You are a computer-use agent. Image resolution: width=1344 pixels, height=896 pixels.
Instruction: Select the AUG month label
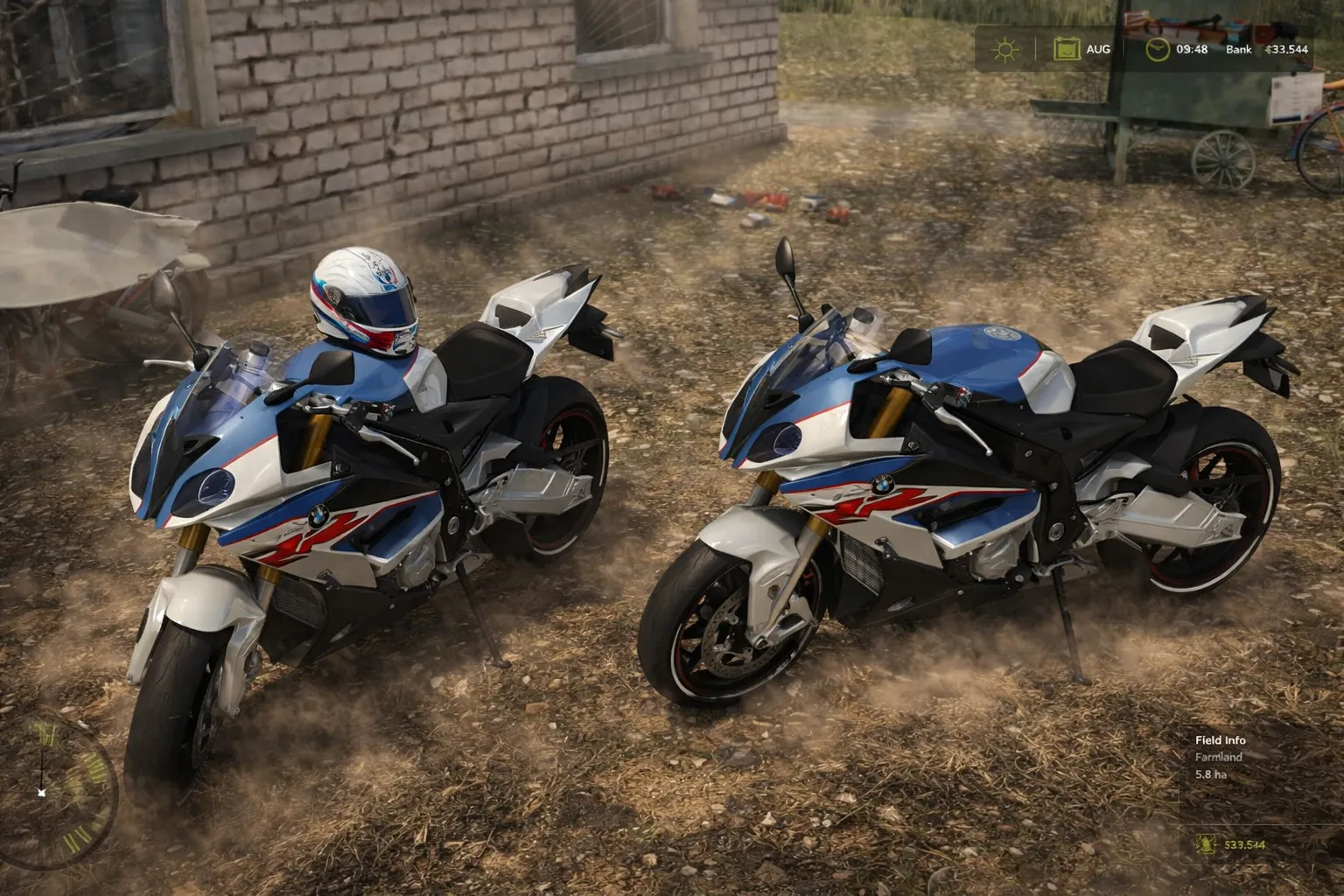(1099, 49)
